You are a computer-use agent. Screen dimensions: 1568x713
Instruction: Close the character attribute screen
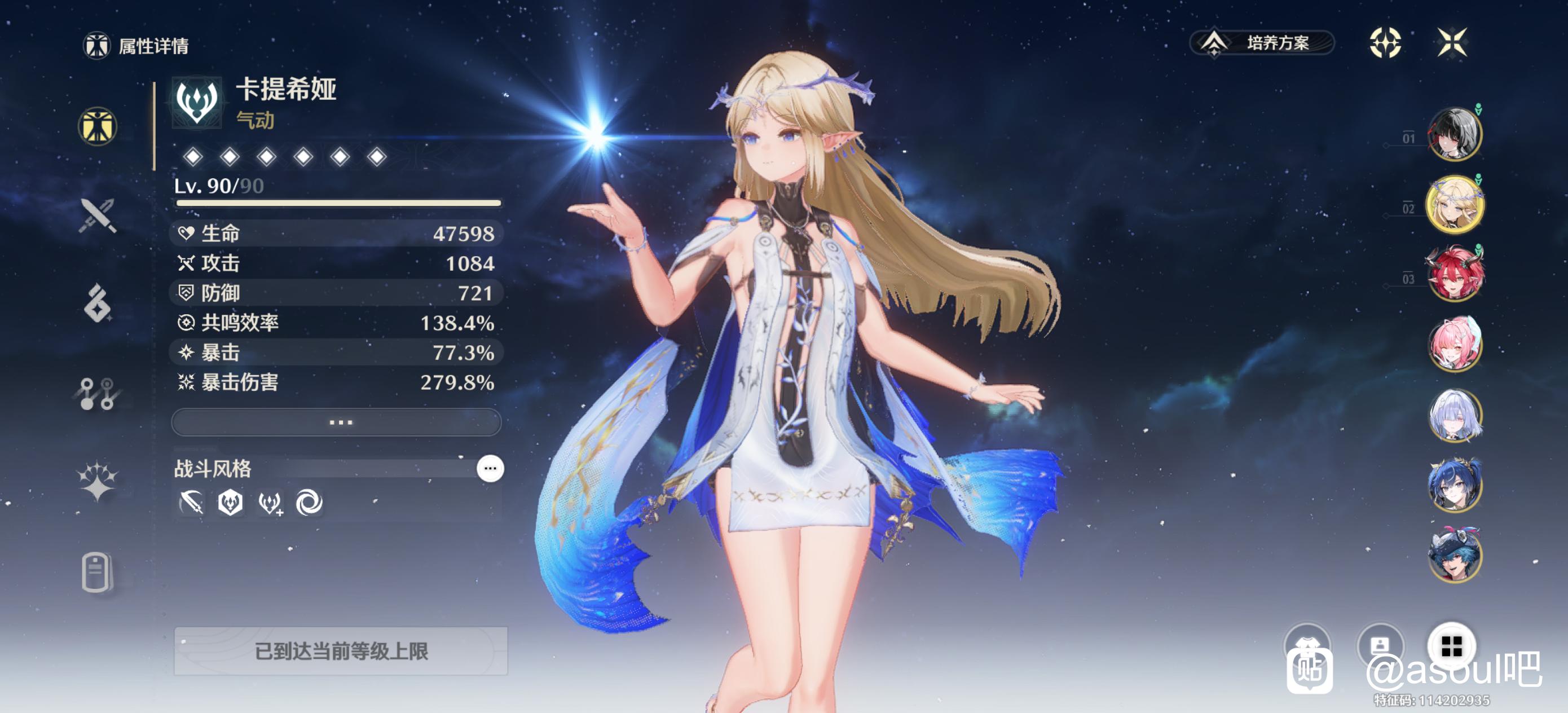coord(1452,43)
